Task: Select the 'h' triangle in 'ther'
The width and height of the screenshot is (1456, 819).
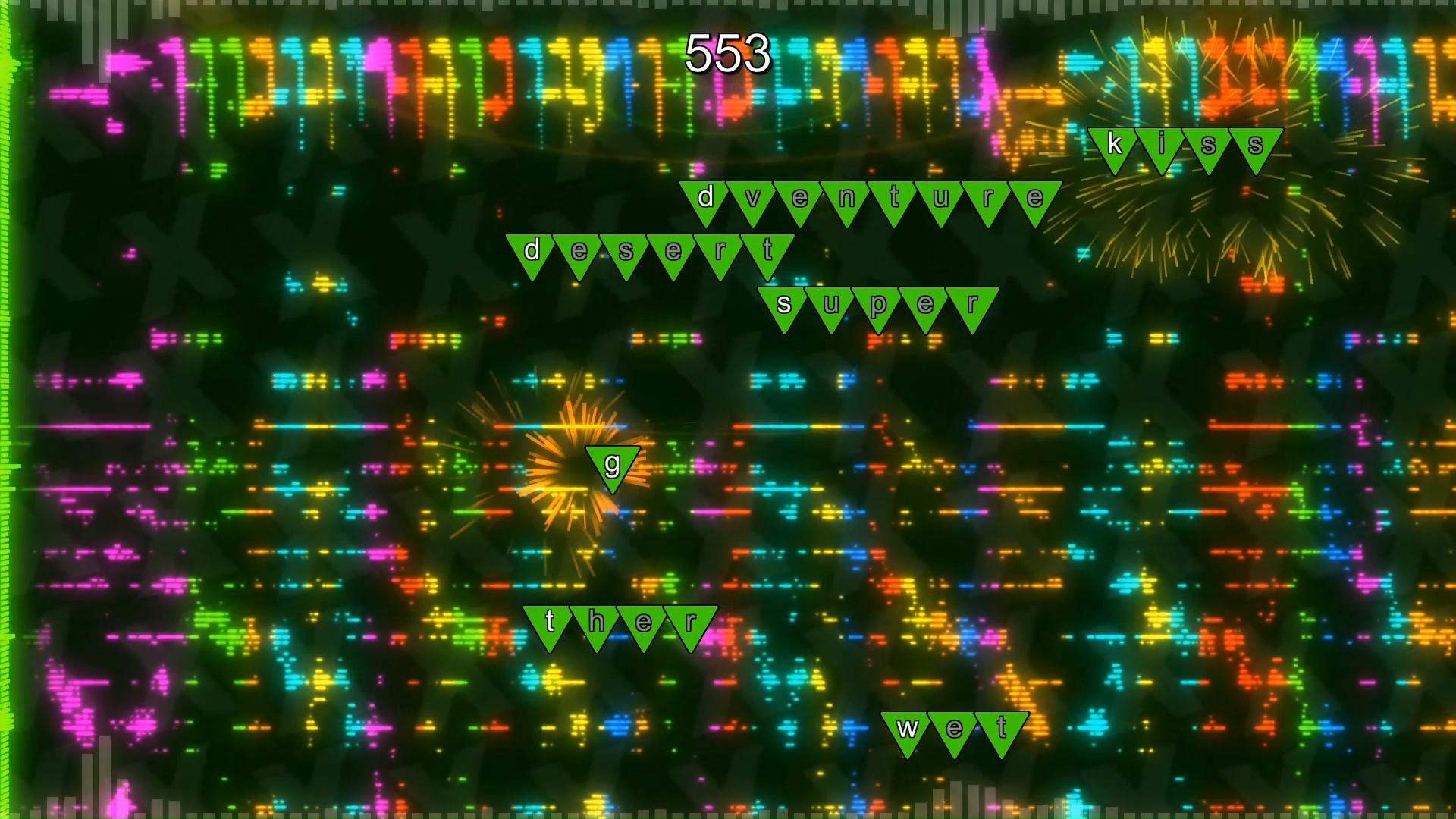Action: tap(595, 622)
